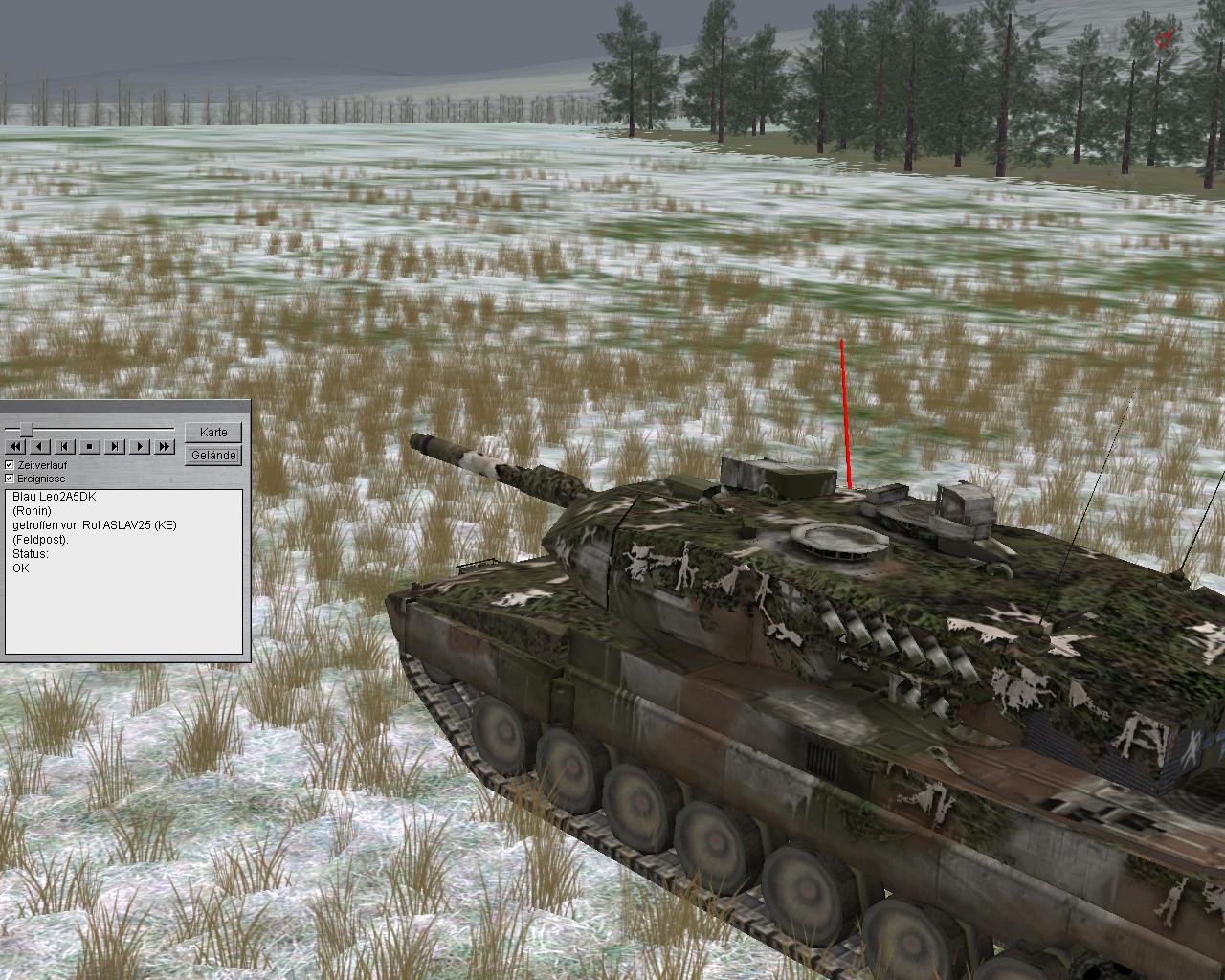Toggle the Ereignisse checkbox
1225x980 pixels.
click(10, 479)
